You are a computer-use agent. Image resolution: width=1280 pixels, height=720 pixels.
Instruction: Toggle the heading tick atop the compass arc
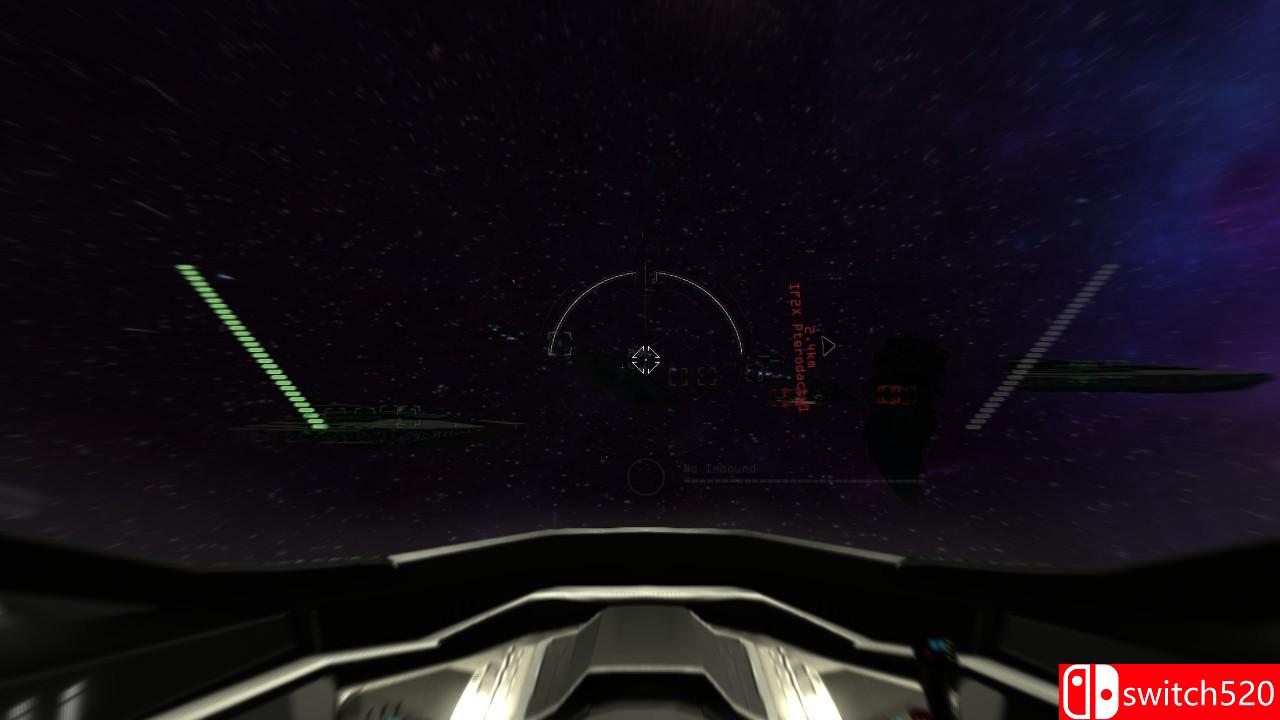click(646, 266)
